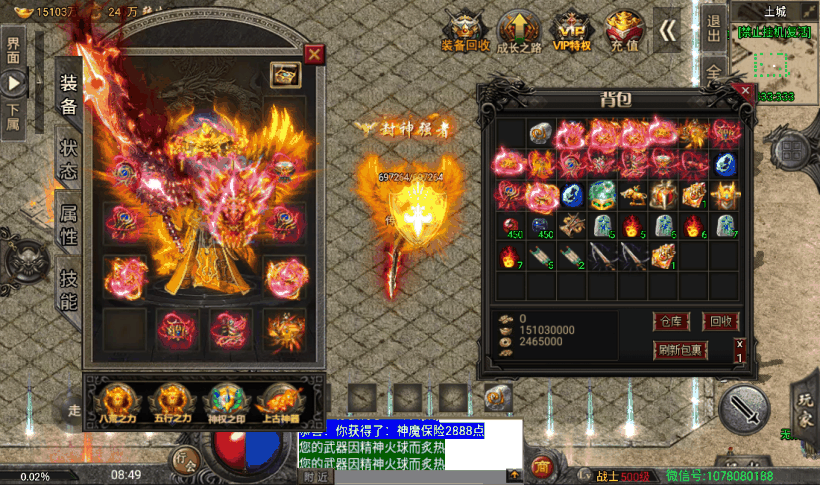Screen dimensions: 820x485
Task: Open the 五行之力 feature
Action: tap(171, 400)
